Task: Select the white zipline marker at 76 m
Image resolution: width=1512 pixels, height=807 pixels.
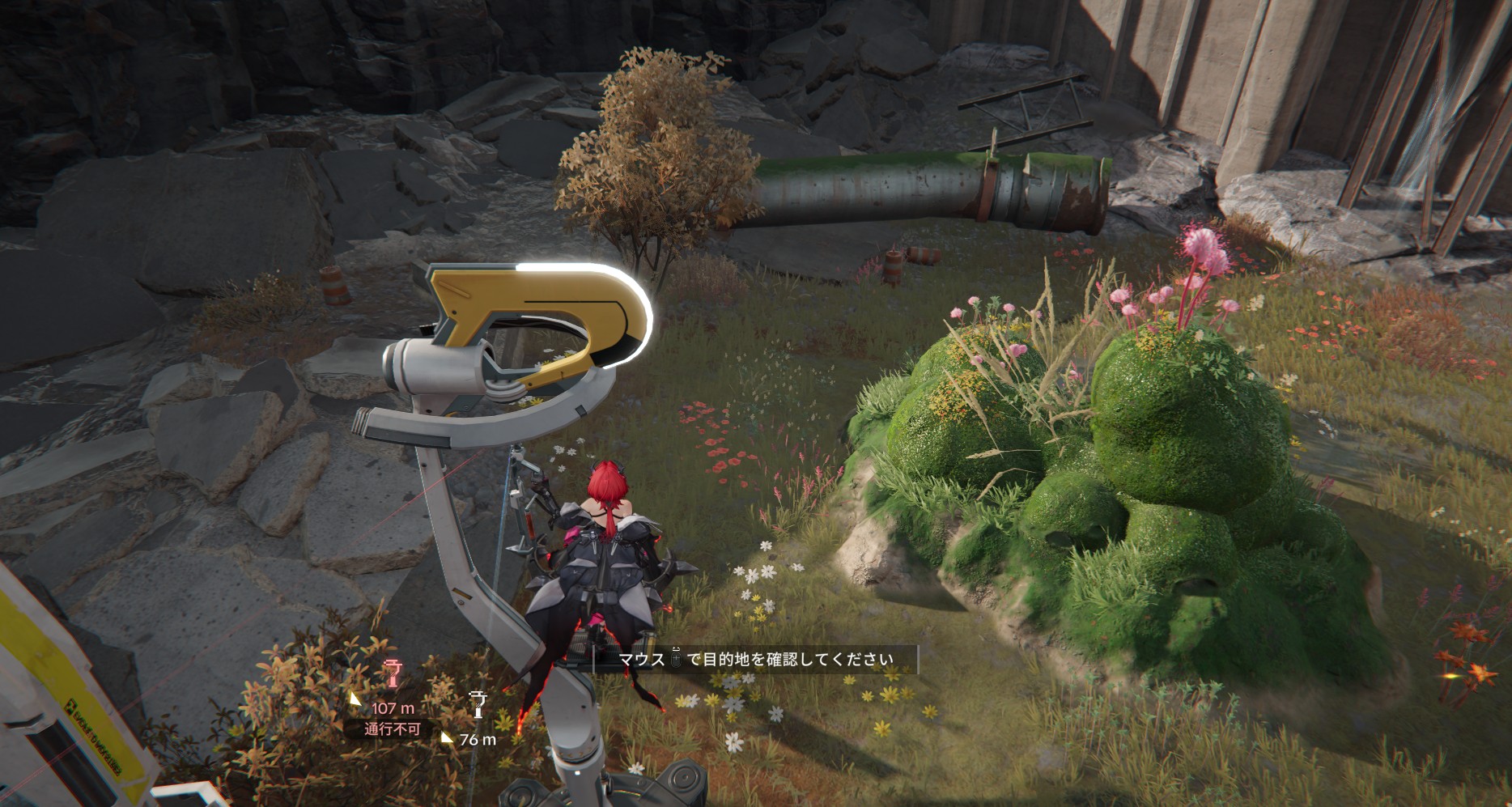Action: click(x=478, y=706)
